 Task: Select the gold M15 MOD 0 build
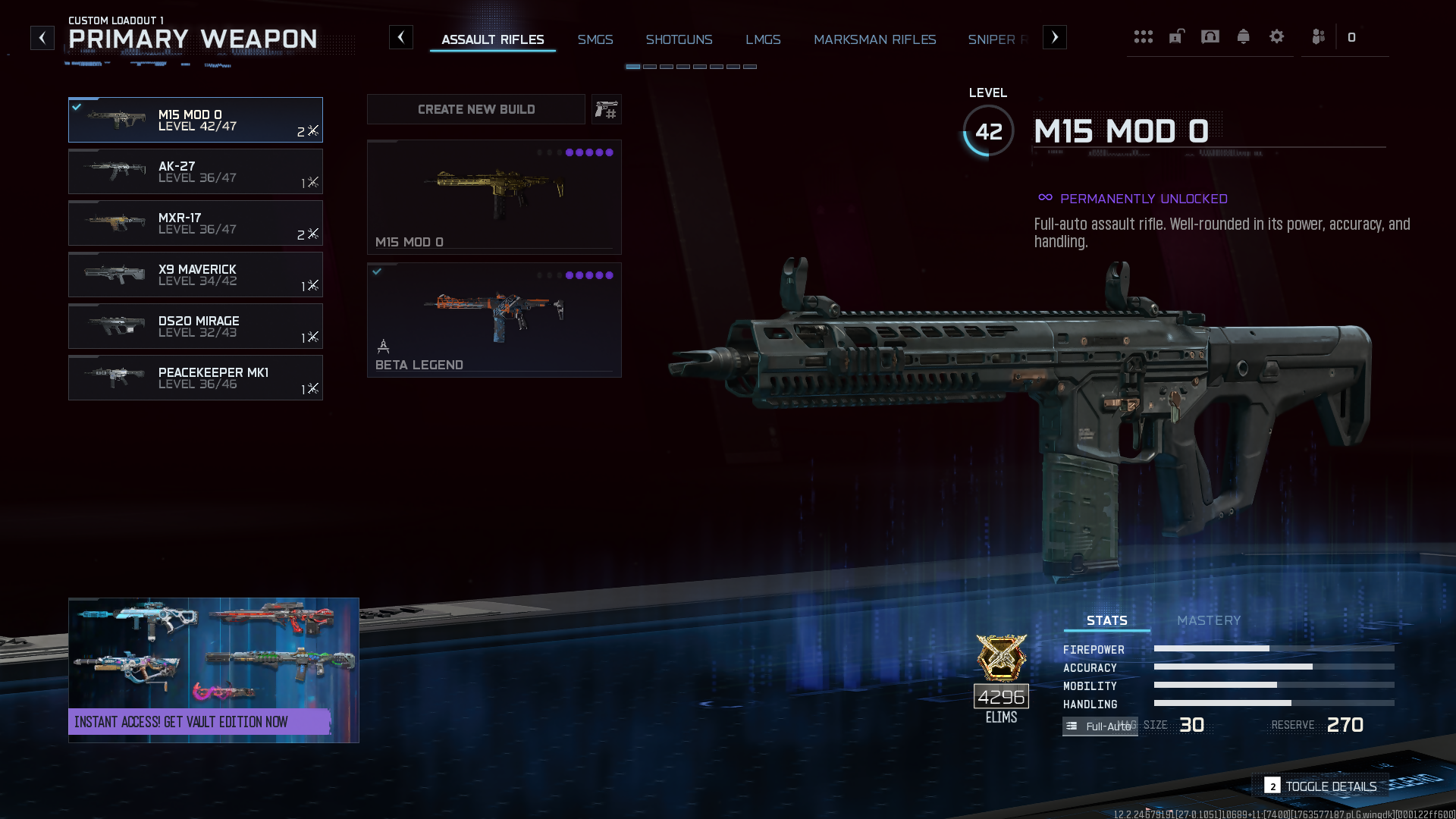[494, 196]
